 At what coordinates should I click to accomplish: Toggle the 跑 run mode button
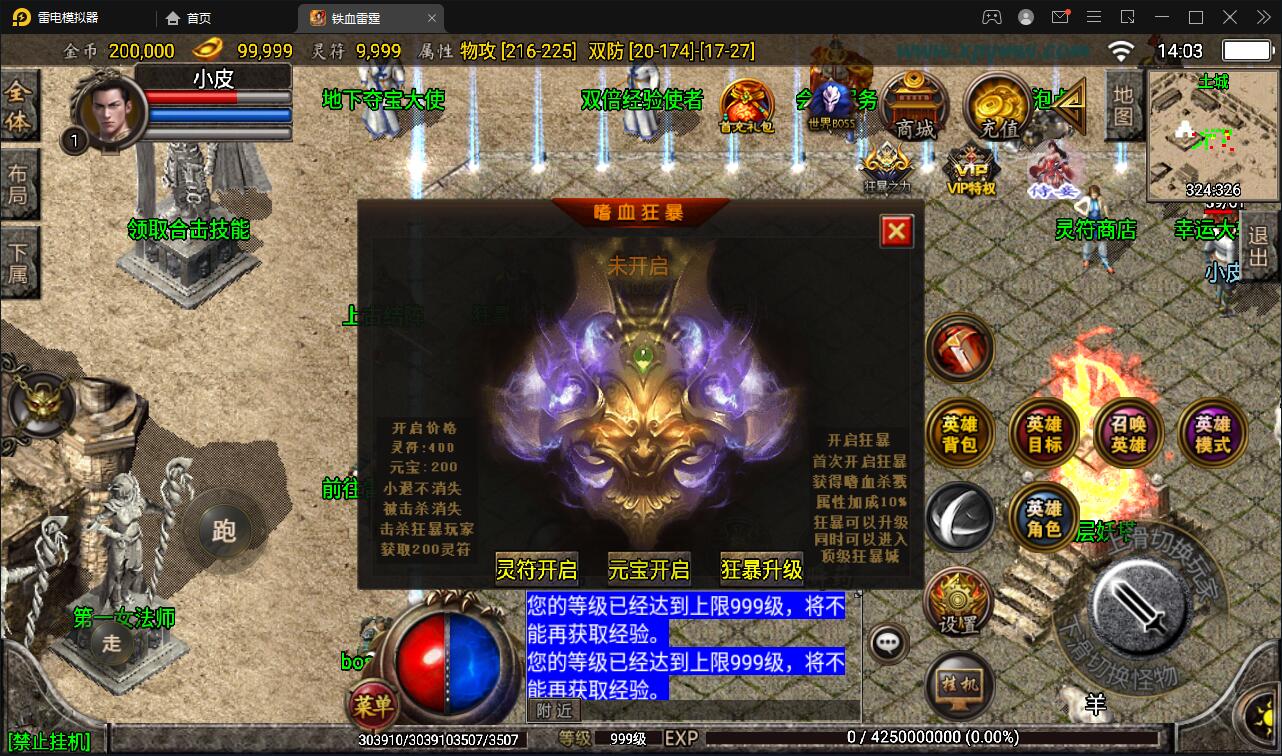225,533
